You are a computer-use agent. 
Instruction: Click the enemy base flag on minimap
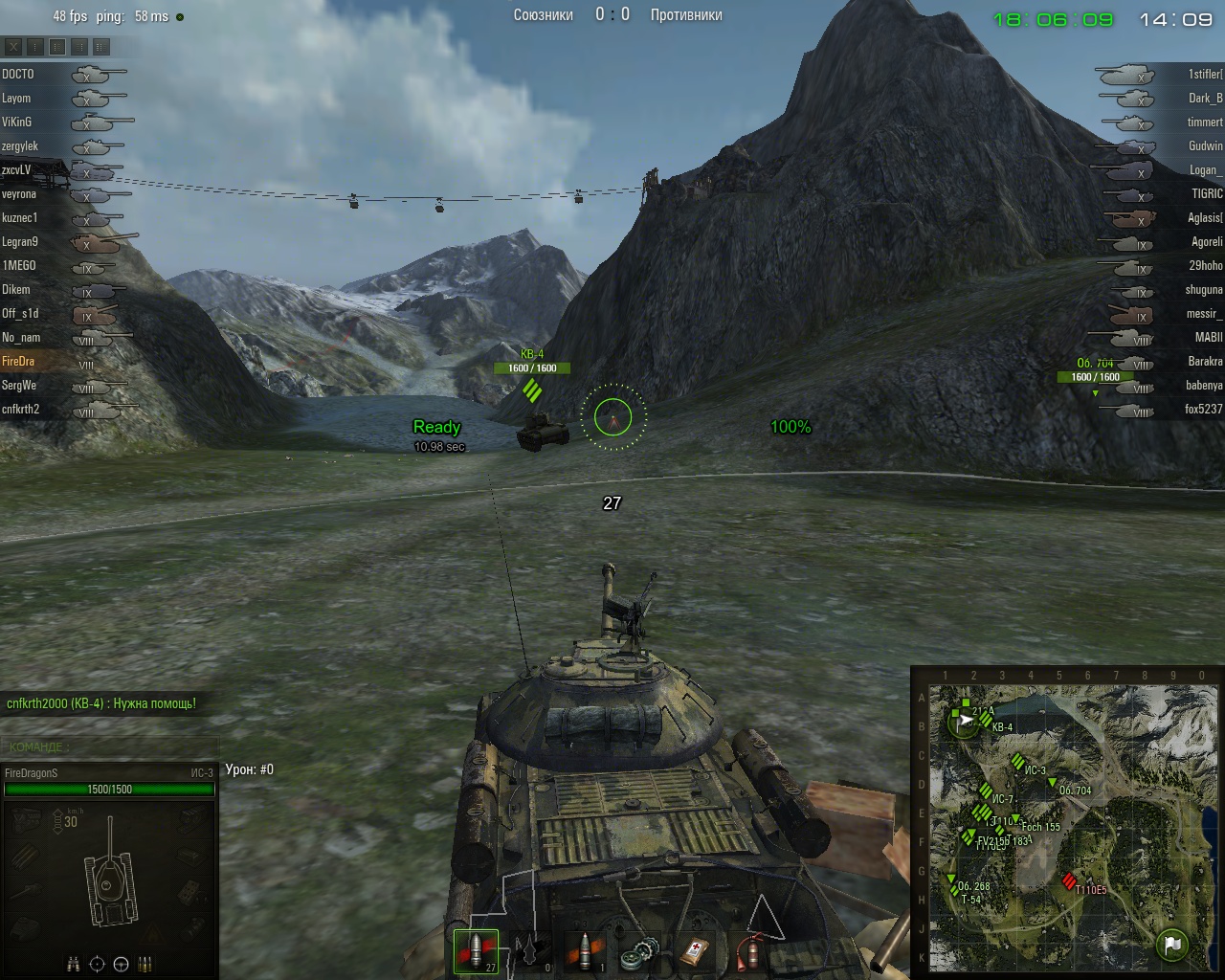tap(1171, 944)
